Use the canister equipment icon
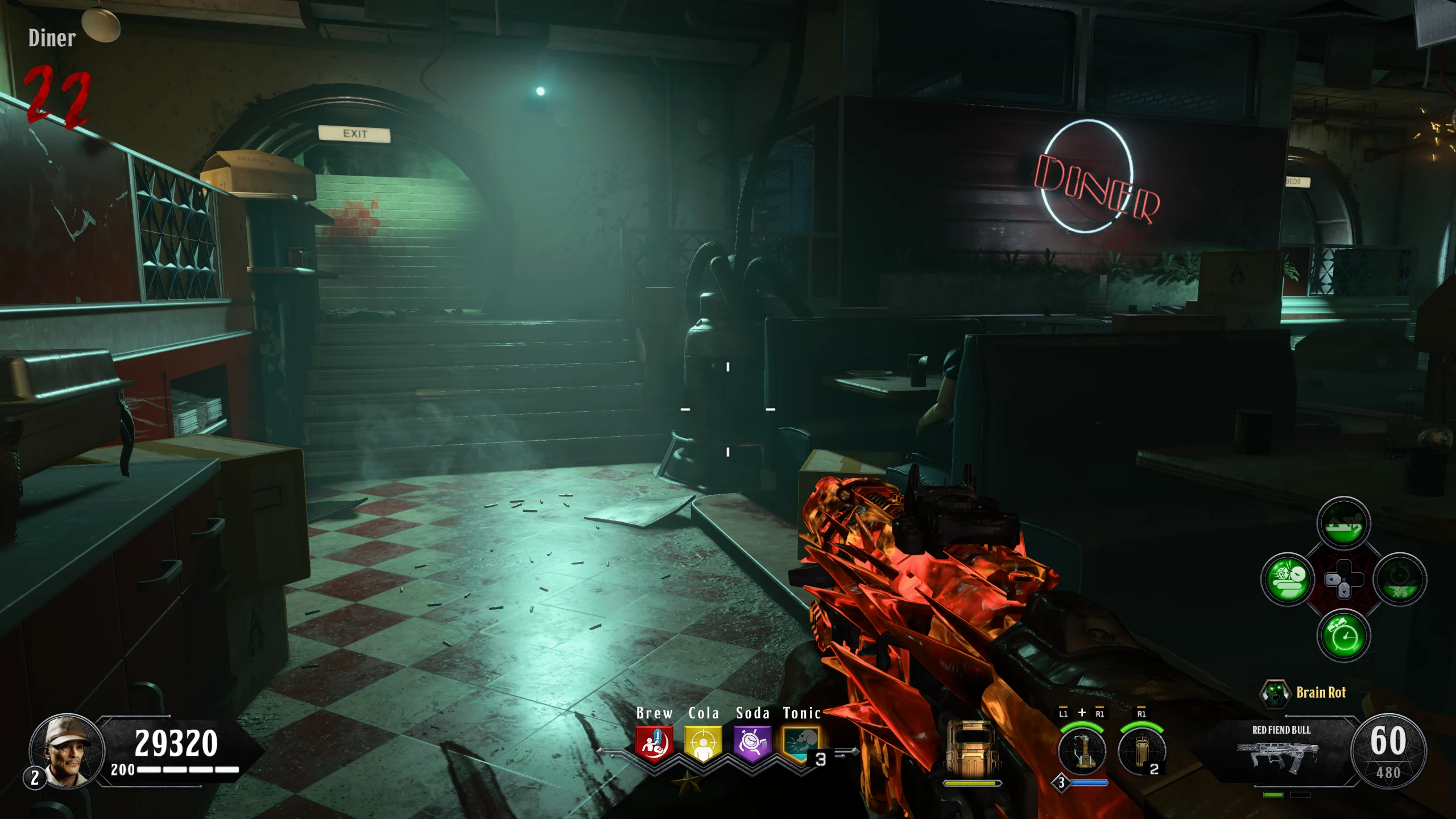This screenshot has height=819, width=1456. [1141, 751]
